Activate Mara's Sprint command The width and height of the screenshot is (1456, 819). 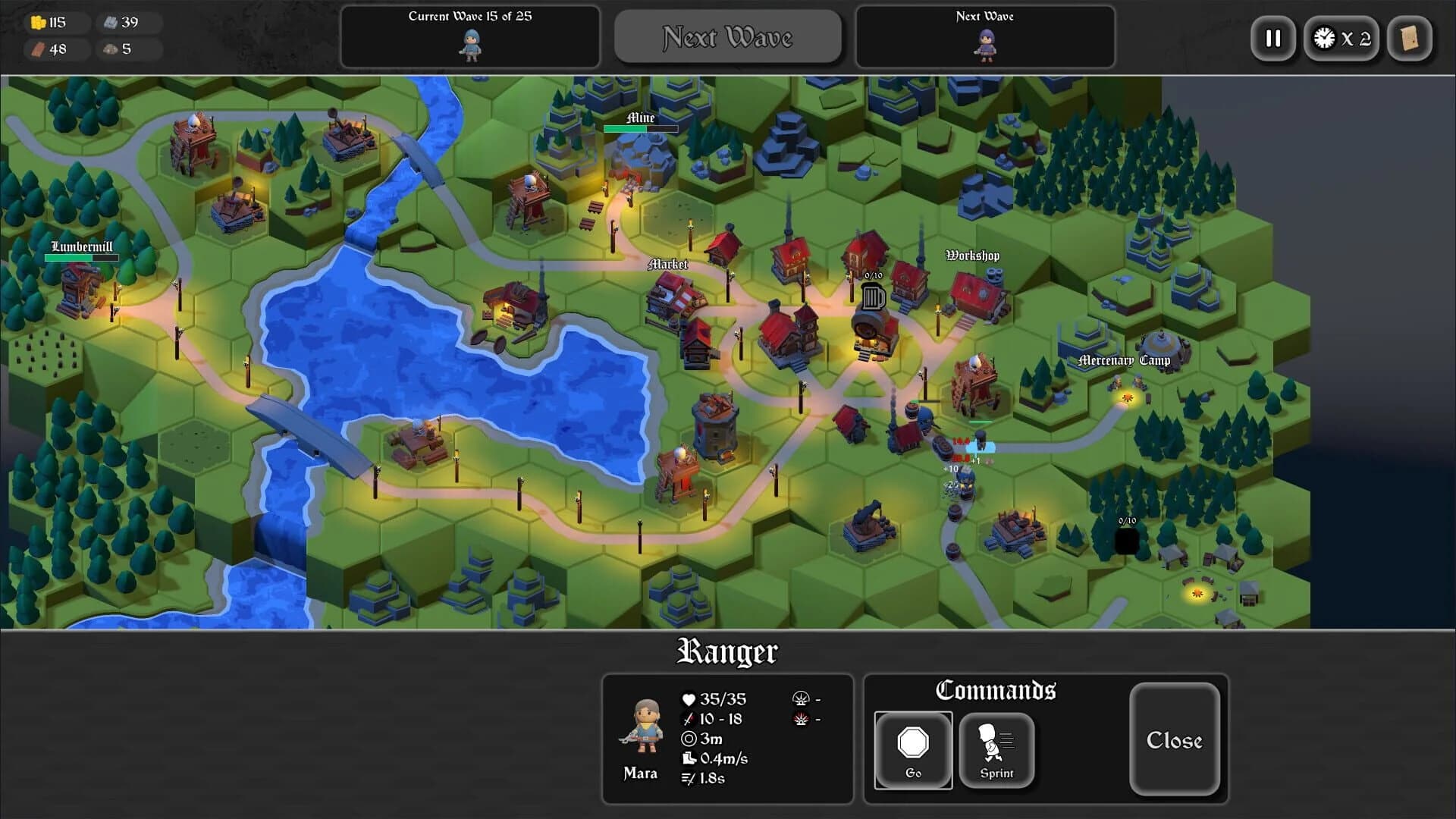[x=996, y=750]
